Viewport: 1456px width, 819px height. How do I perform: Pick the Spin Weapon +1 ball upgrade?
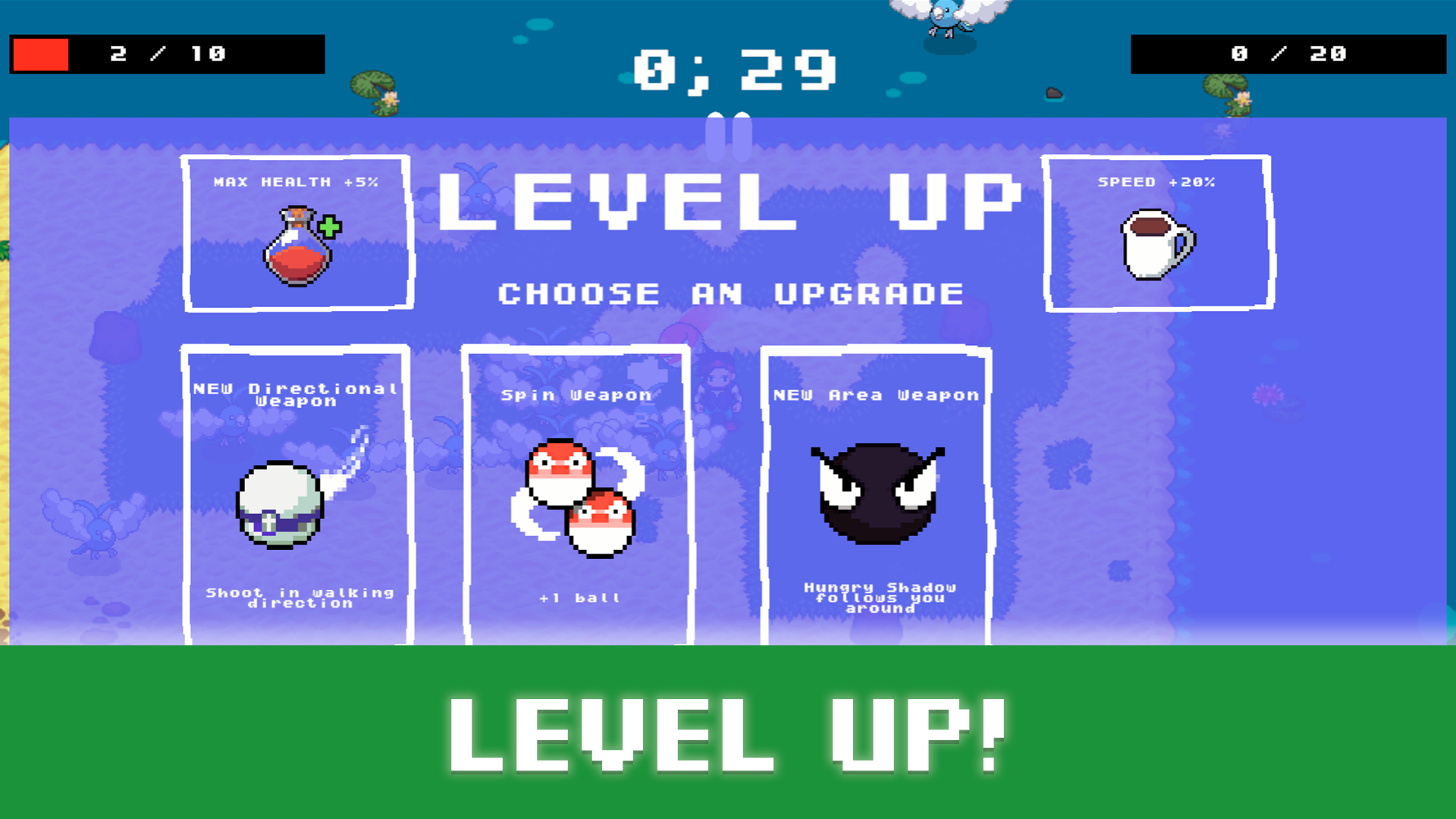pyautogui.click(x=576, y=493)
